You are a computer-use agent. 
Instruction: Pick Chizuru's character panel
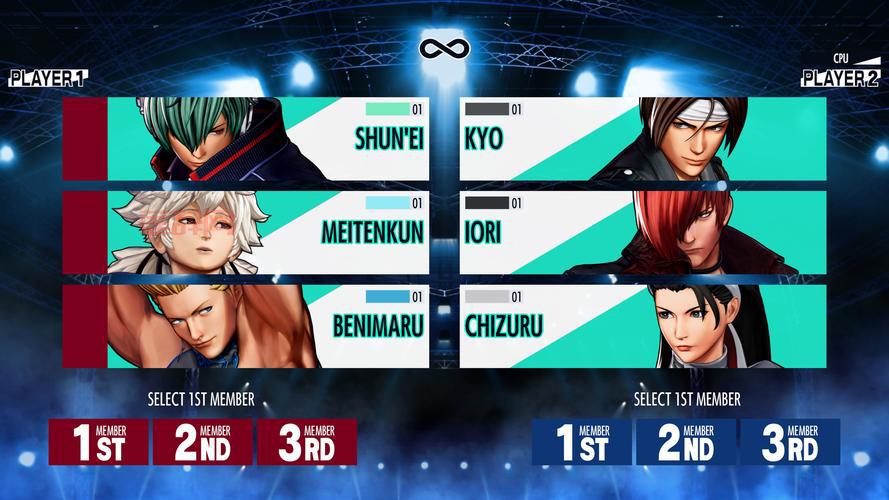pyautogui.click(x=642, y=325)
